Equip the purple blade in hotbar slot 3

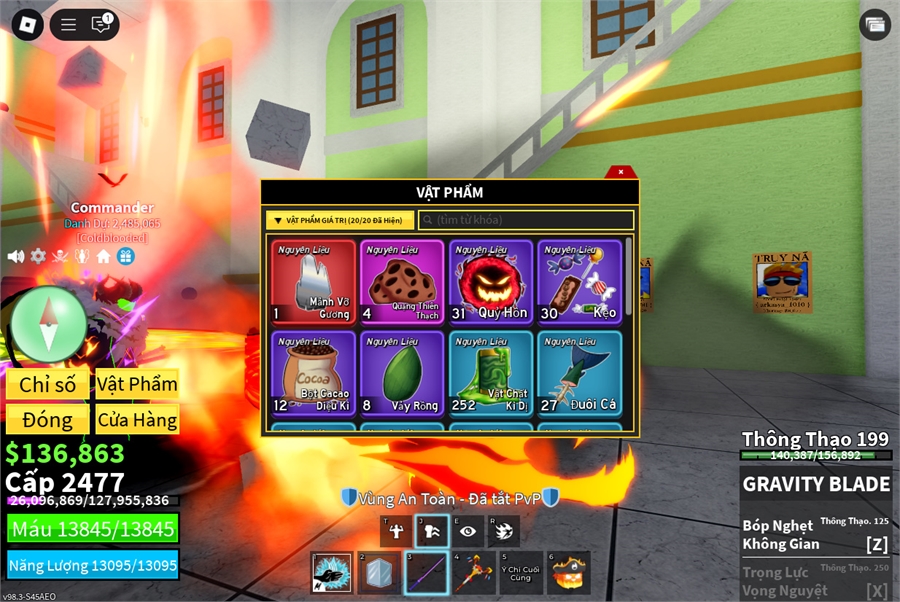pyautogui.click(x=426, y=573)
